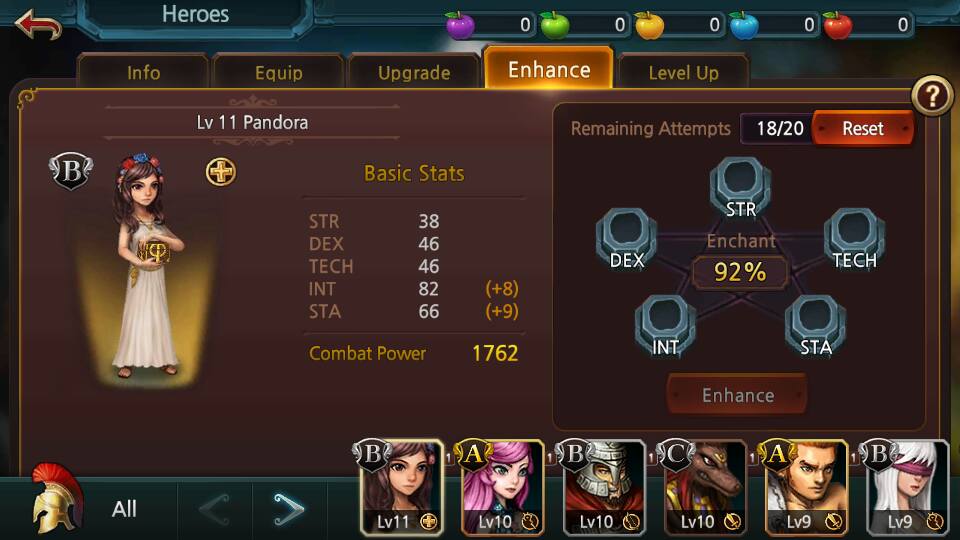Show next heroes with the right arrow

pyautogui.click(x=288, y=510)
